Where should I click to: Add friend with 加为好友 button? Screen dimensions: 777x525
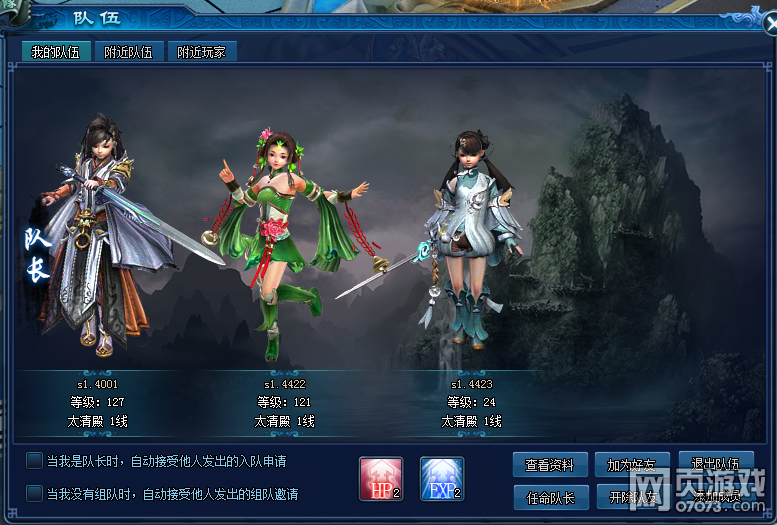[x=632, y=465]
